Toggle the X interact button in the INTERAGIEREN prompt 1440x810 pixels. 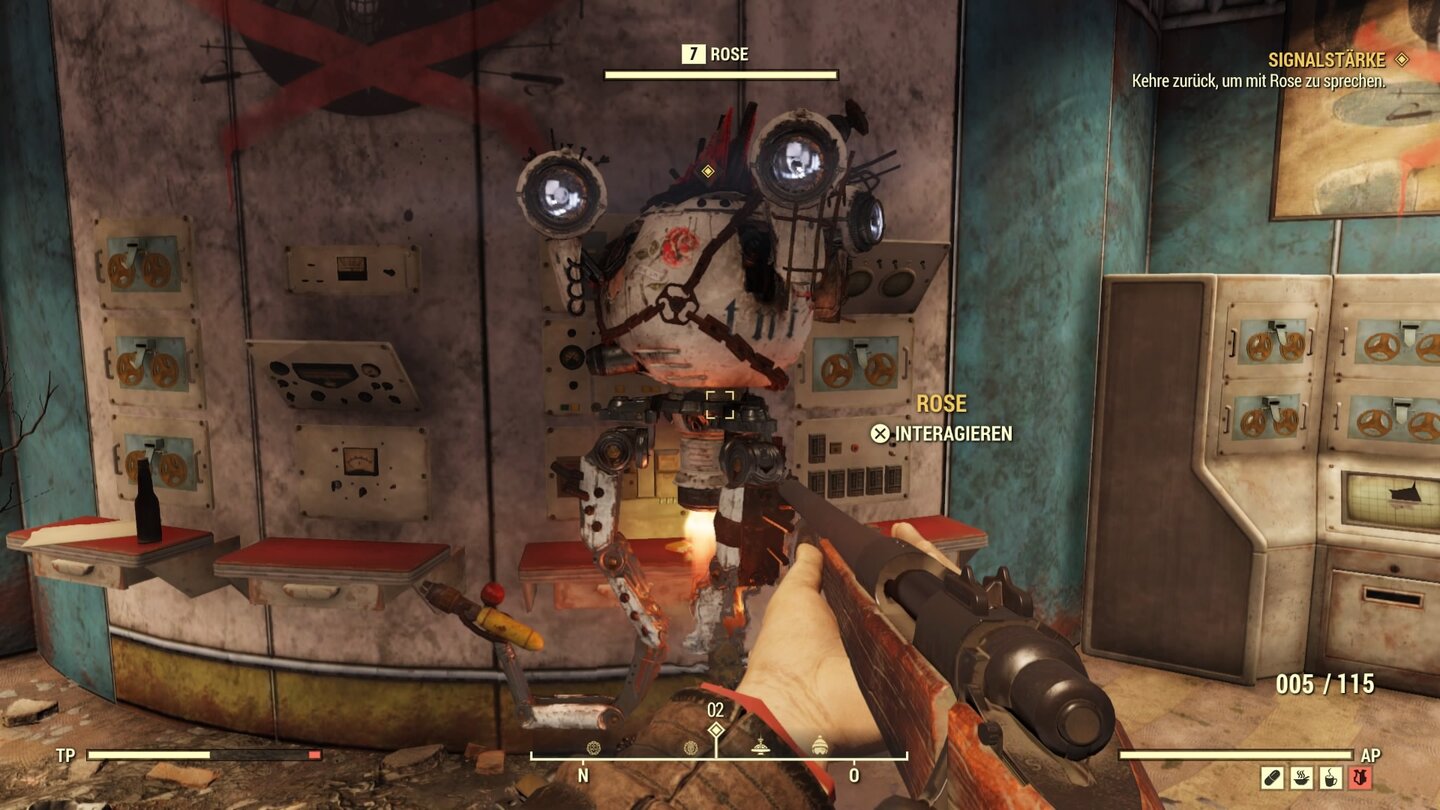(x=879, y=434)
